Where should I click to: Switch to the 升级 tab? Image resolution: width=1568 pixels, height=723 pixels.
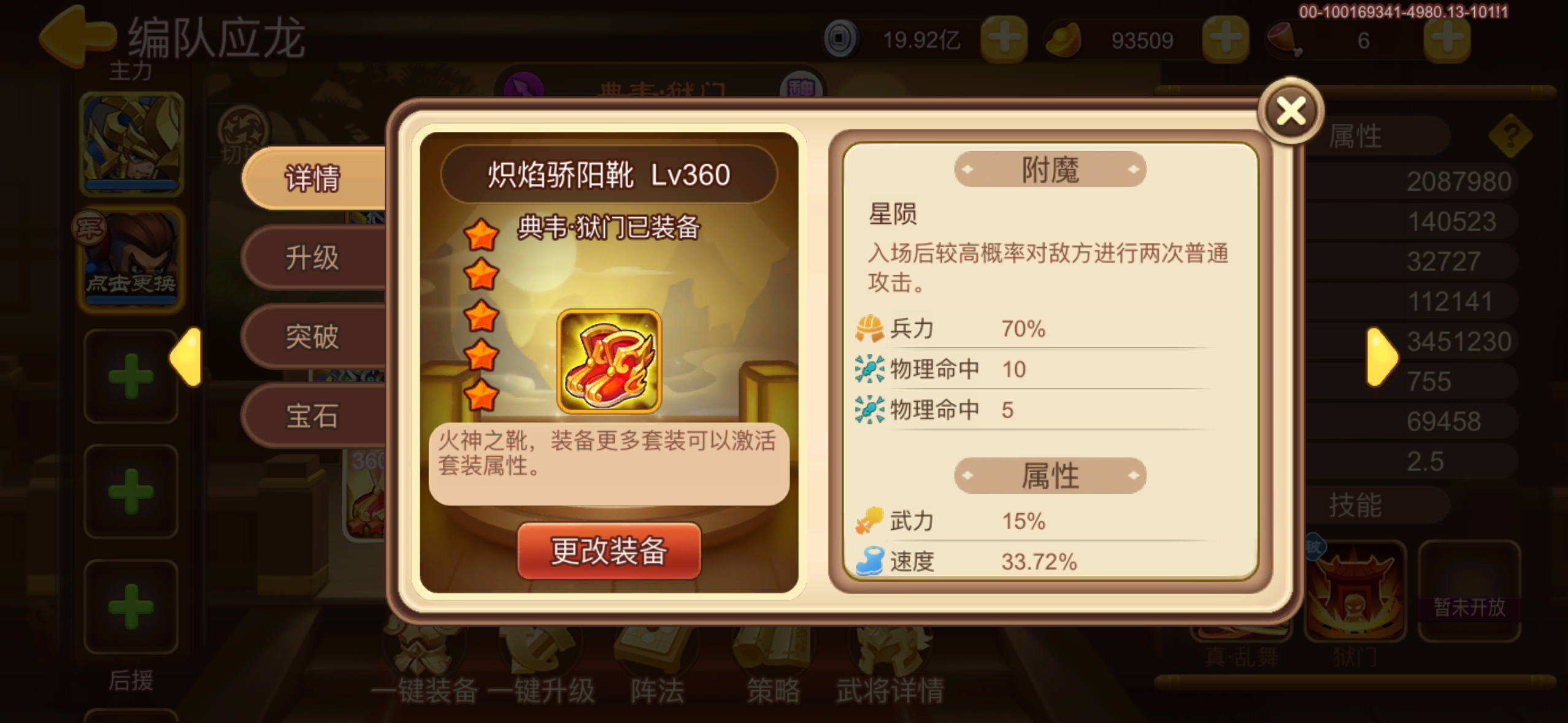(314, 258)
